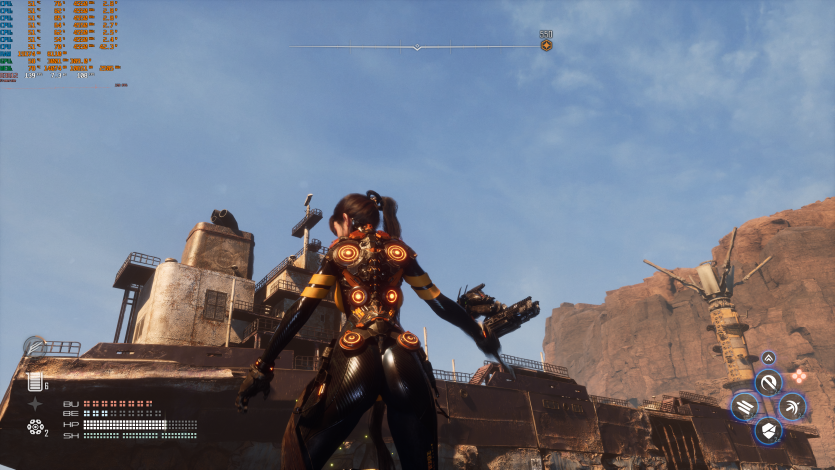Screen dimensions: 835x470
Task: Activate the shield skill icon
Action: tap(768, 431)
